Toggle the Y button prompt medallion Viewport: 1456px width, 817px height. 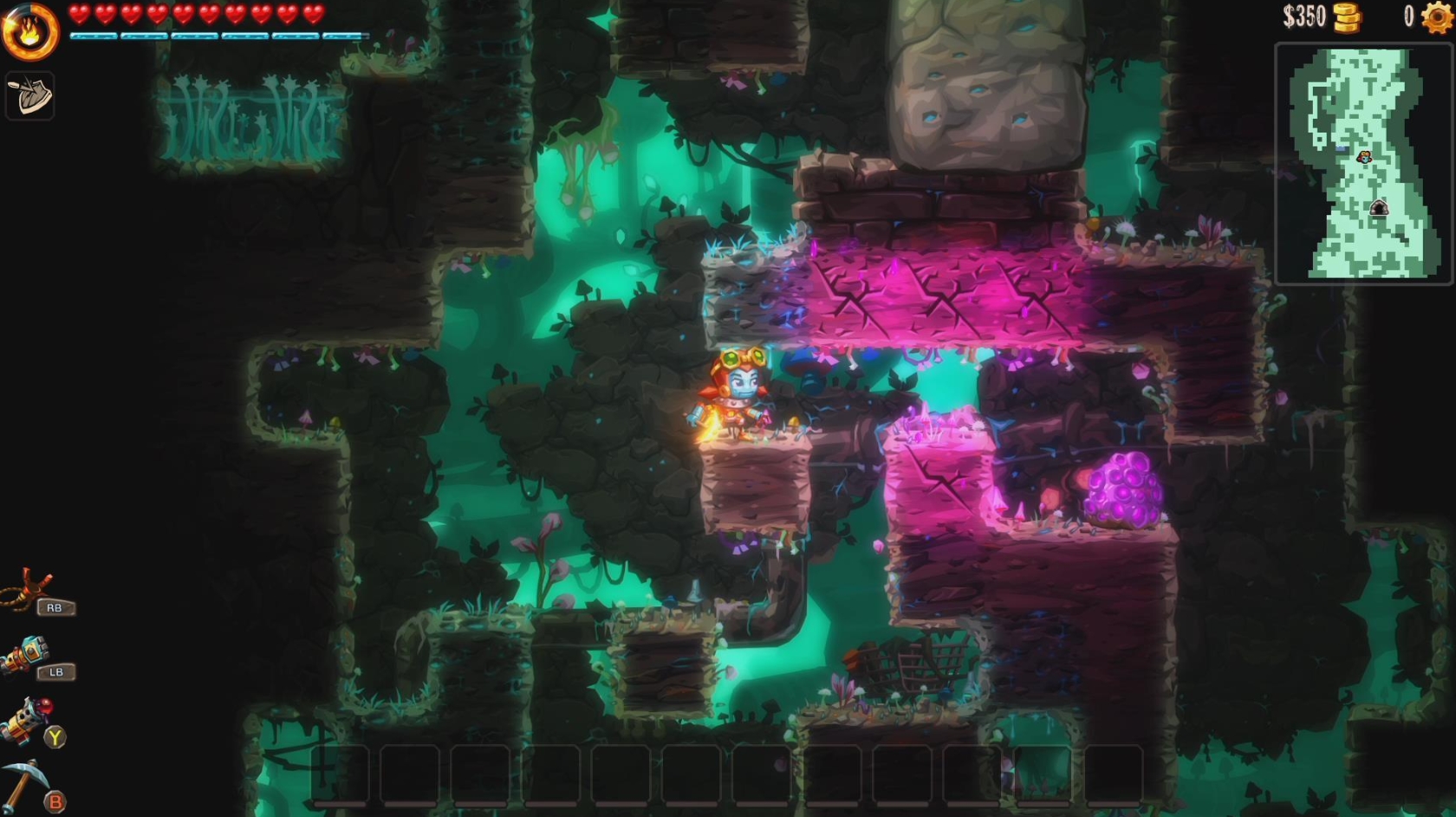55,736
